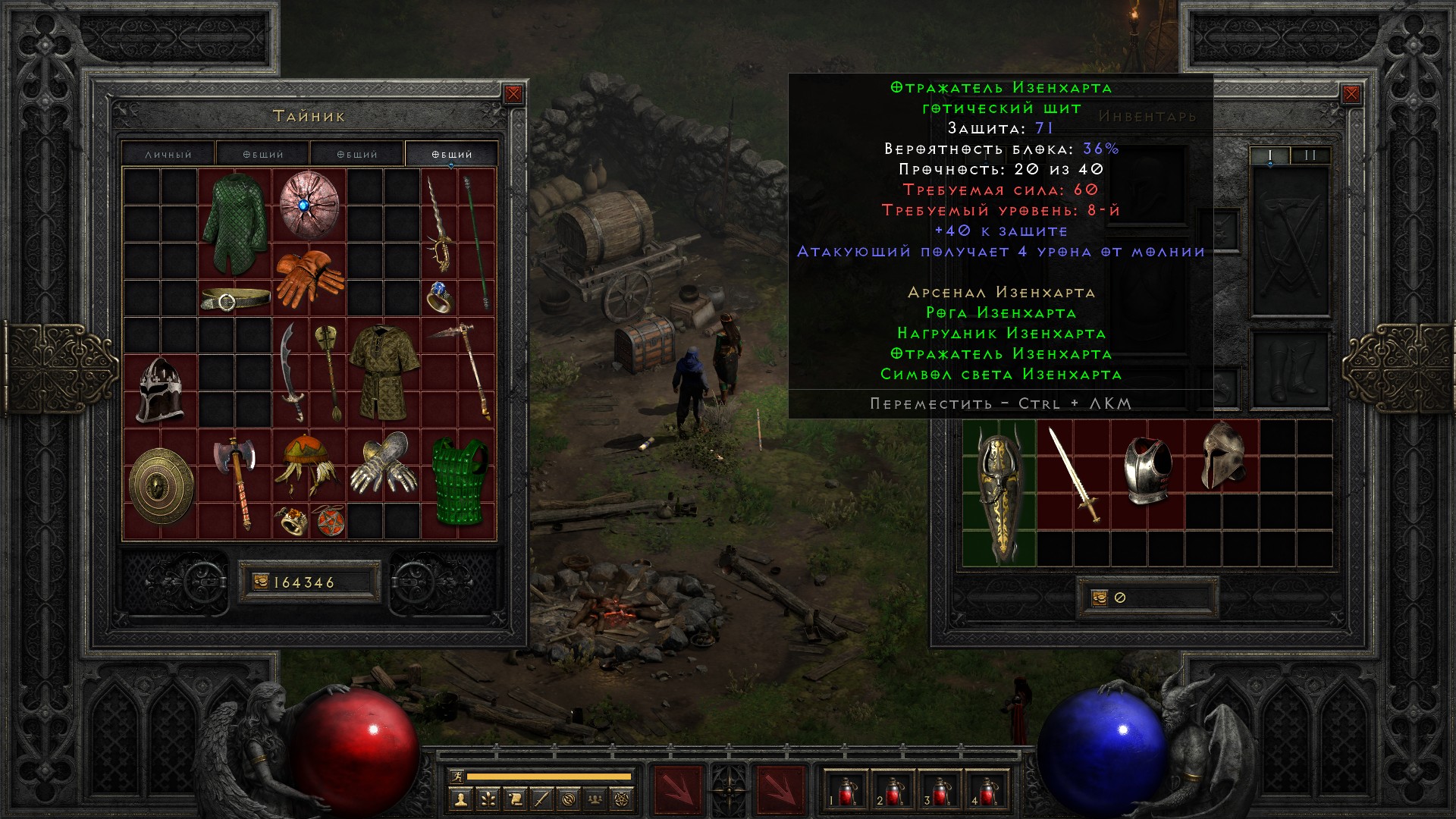Pick up the horned helmet in stash
The width and height of the screenshot is (1456, 819).
(x=160, y=391)
